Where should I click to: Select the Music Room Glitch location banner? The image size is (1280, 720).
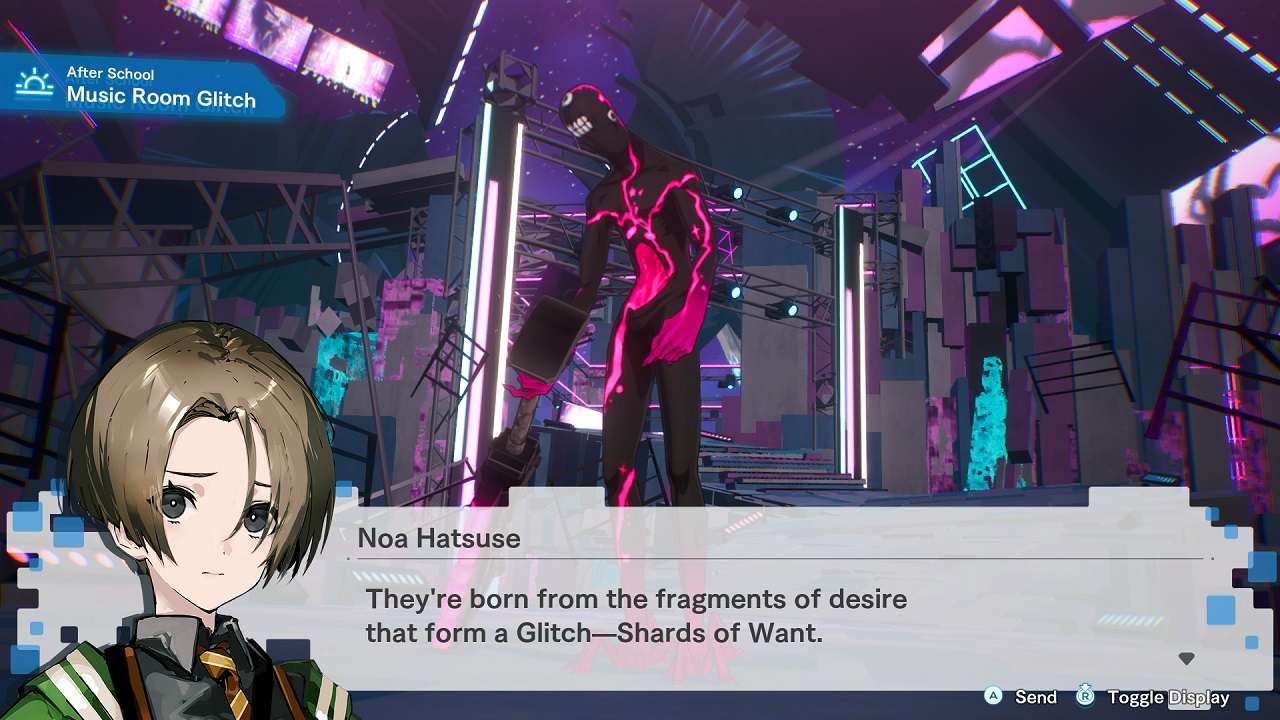click(160, 98)
